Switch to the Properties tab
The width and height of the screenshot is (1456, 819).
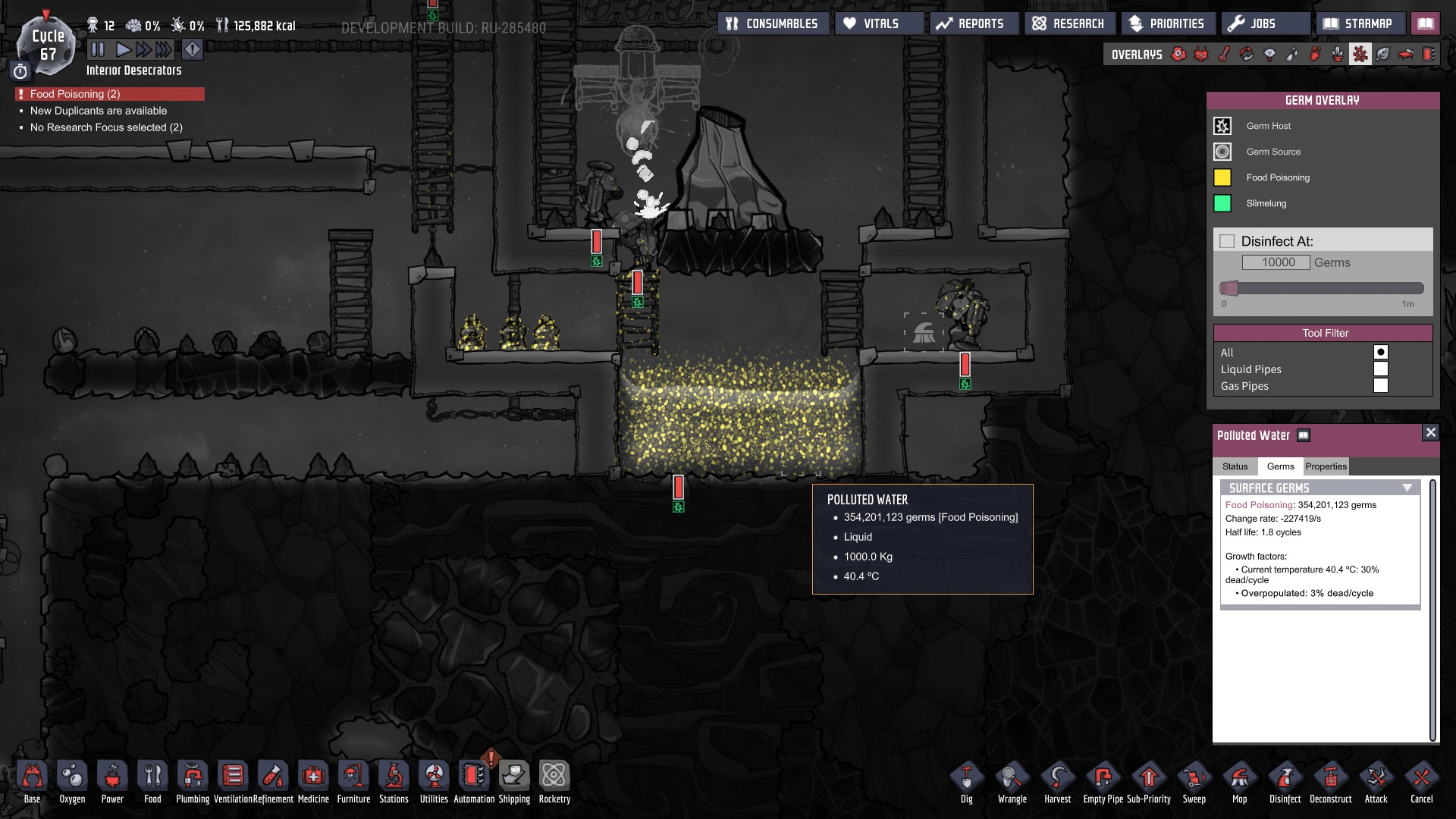[x=1326, y=466]
